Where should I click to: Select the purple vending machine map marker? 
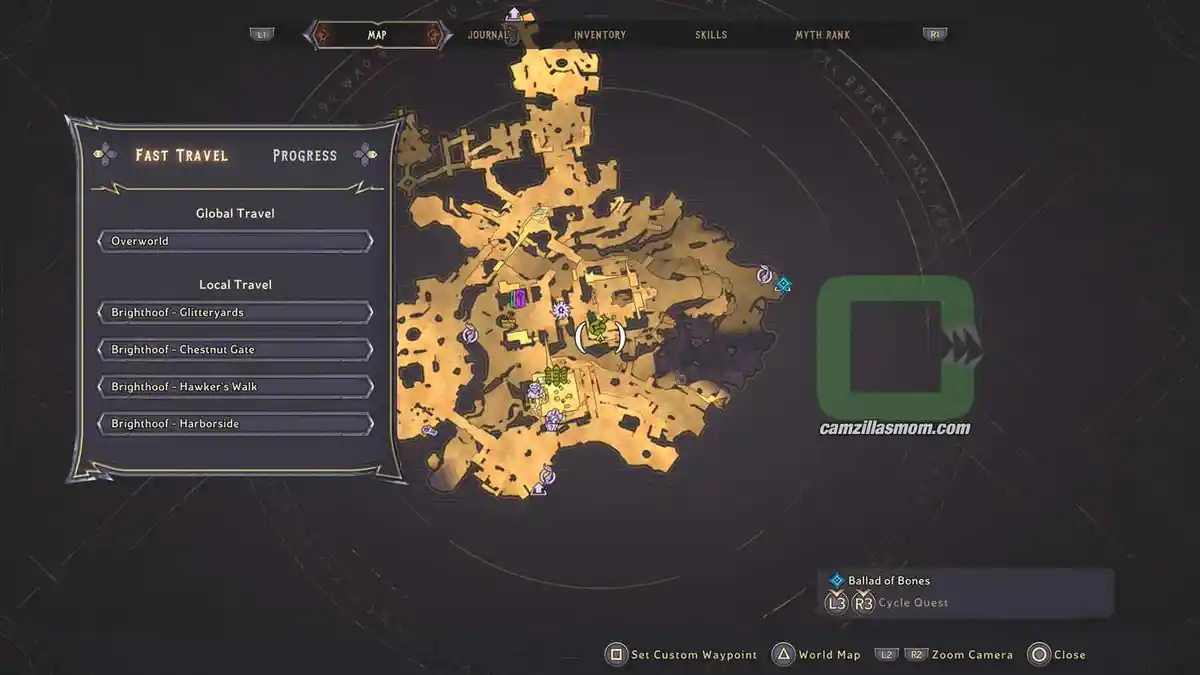click(x=518, y=298)
